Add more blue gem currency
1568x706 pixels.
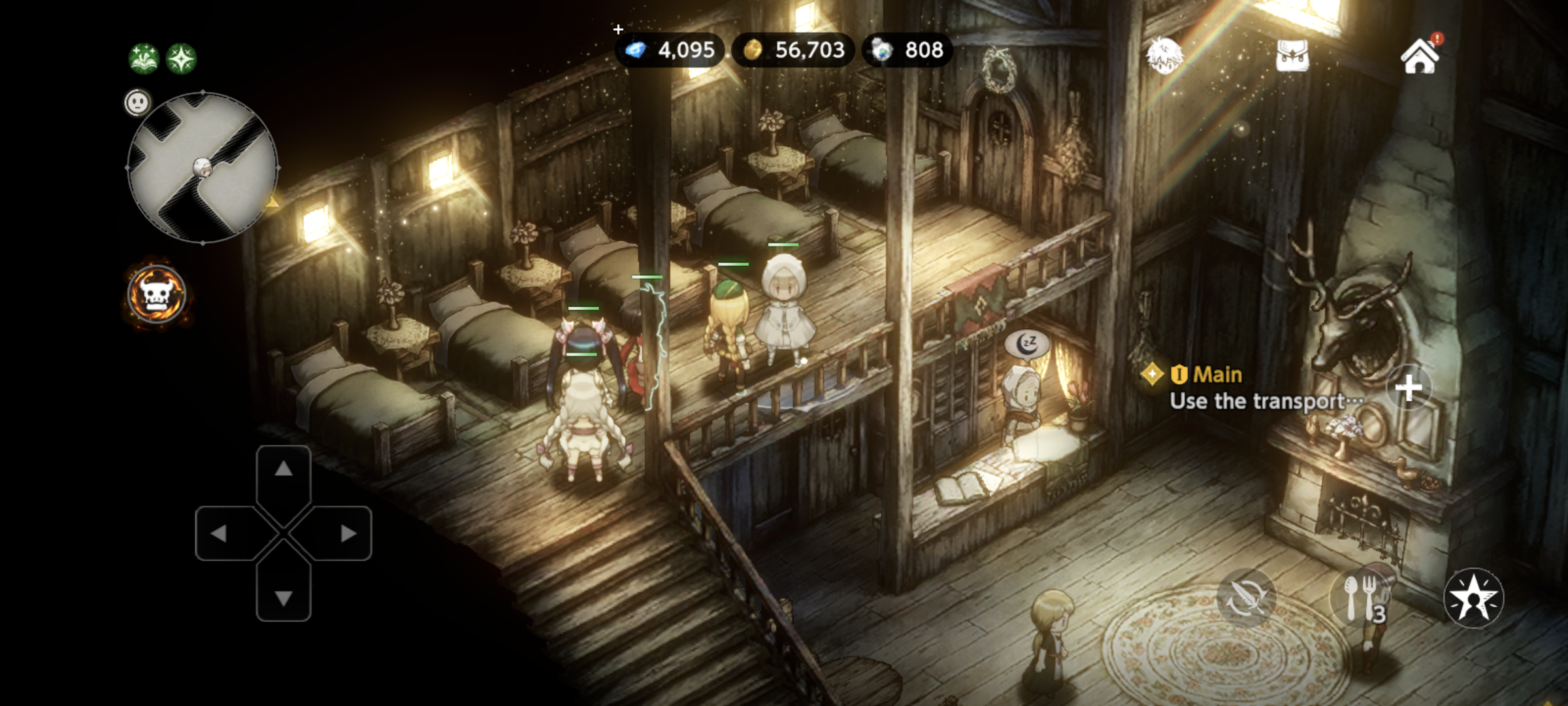[619, 29]
